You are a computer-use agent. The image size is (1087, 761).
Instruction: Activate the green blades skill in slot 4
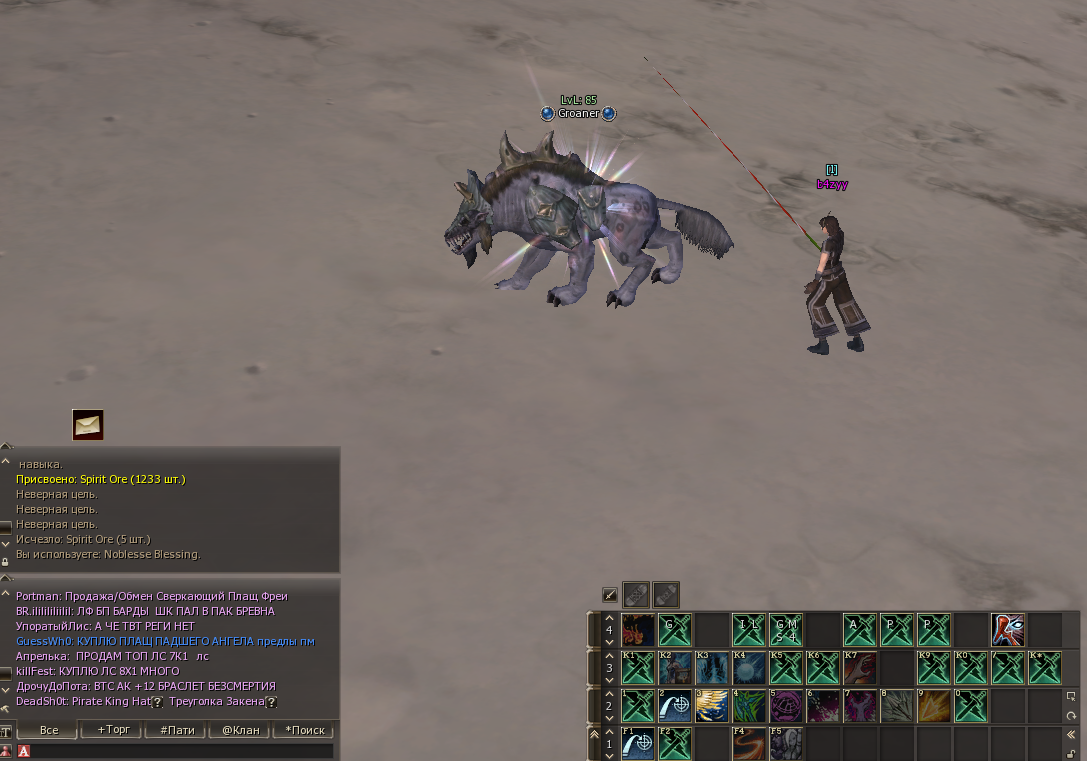pos(749,706)
